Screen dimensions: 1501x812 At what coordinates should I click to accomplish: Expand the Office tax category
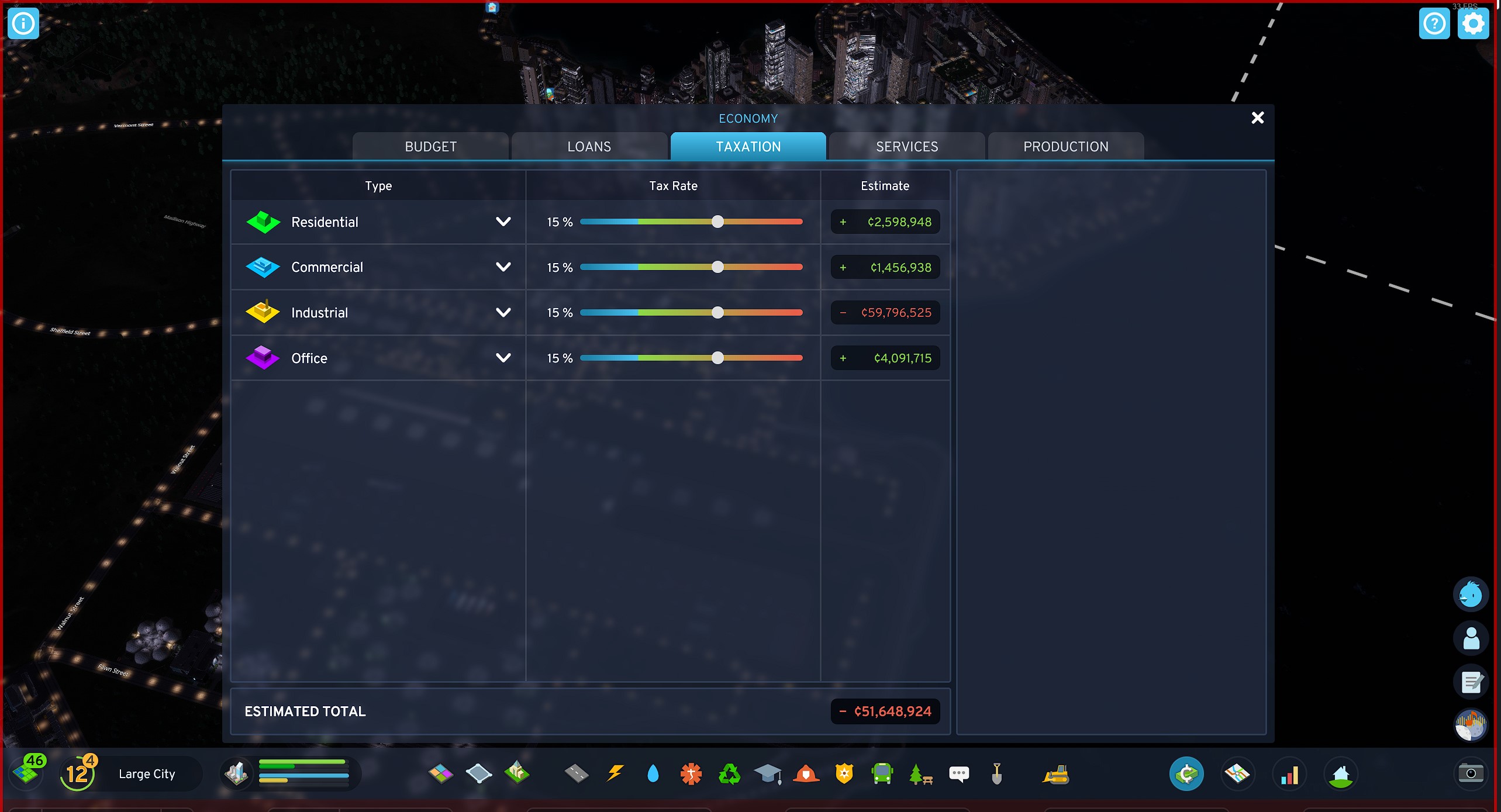(x=502, y=358)
